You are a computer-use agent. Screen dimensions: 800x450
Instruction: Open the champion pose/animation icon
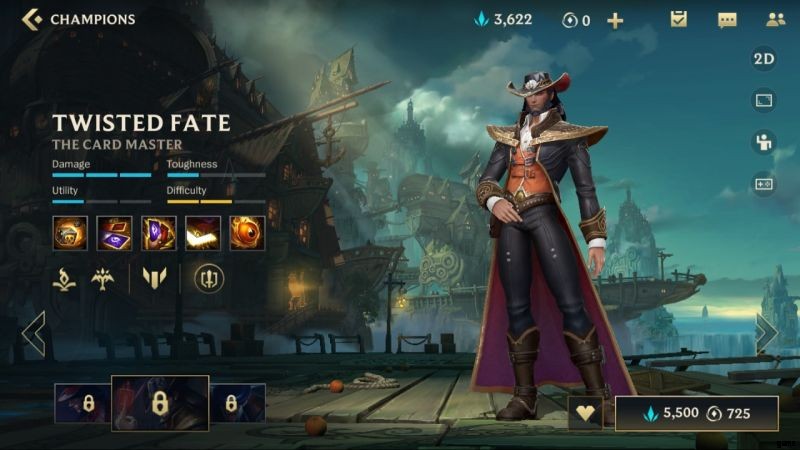pos(764,142)
